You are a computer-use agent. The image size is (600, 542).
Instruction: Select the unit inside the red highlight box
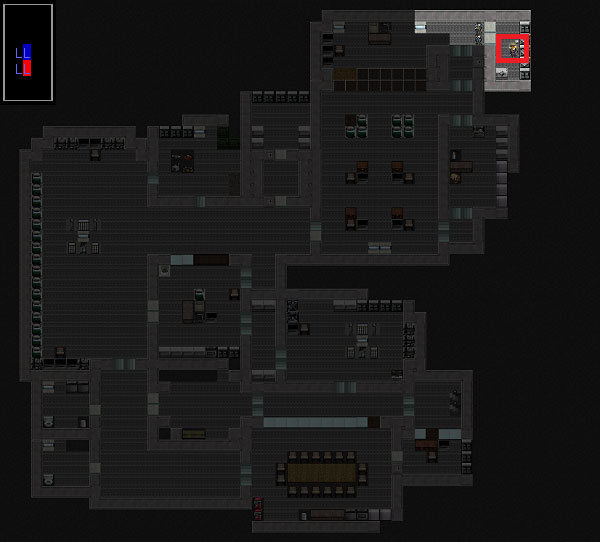[x=513, y=47]
